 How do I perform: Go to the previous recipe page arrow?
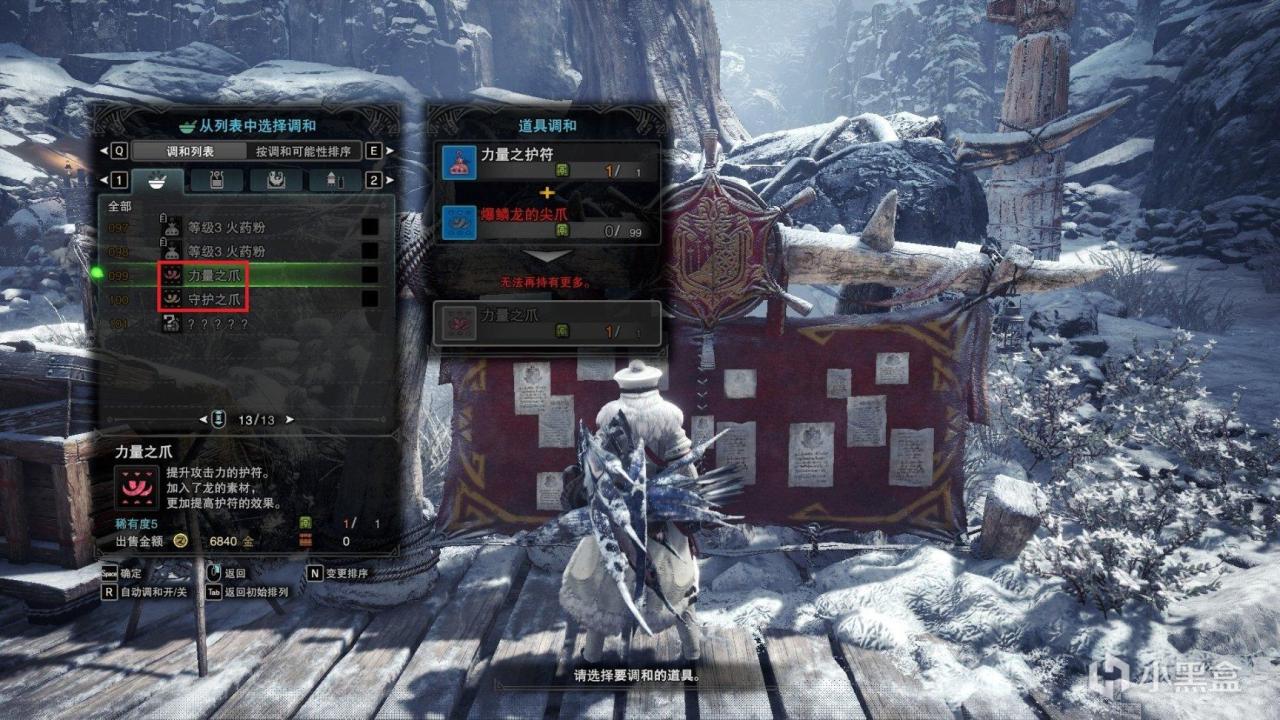(204, 419)
